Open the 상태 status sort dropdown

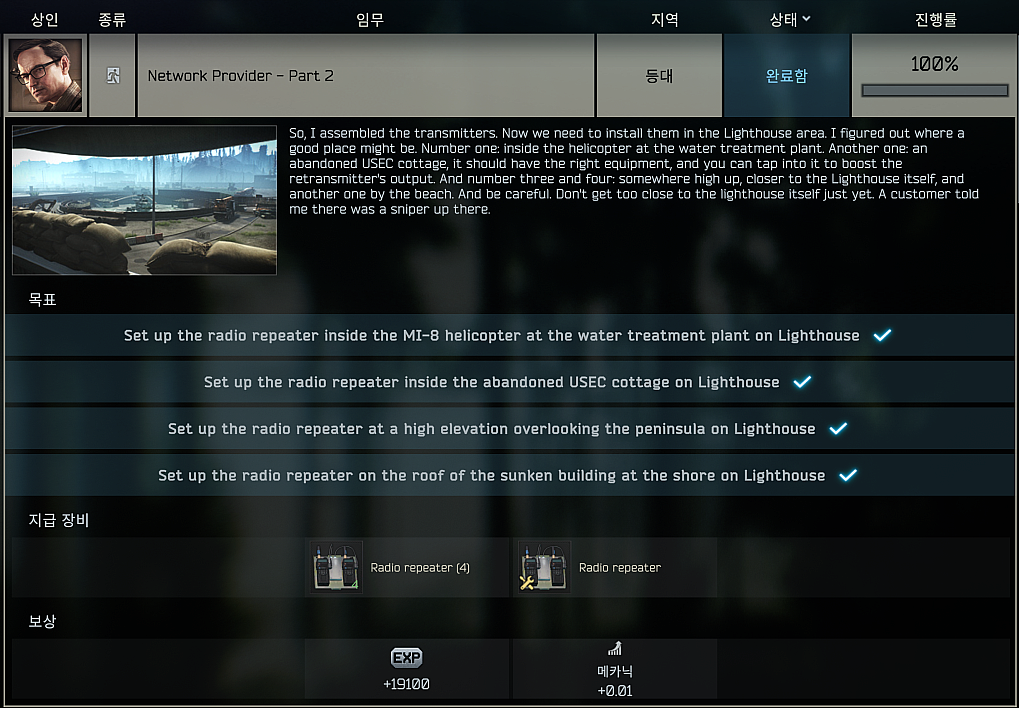click(x=789, y=19)
